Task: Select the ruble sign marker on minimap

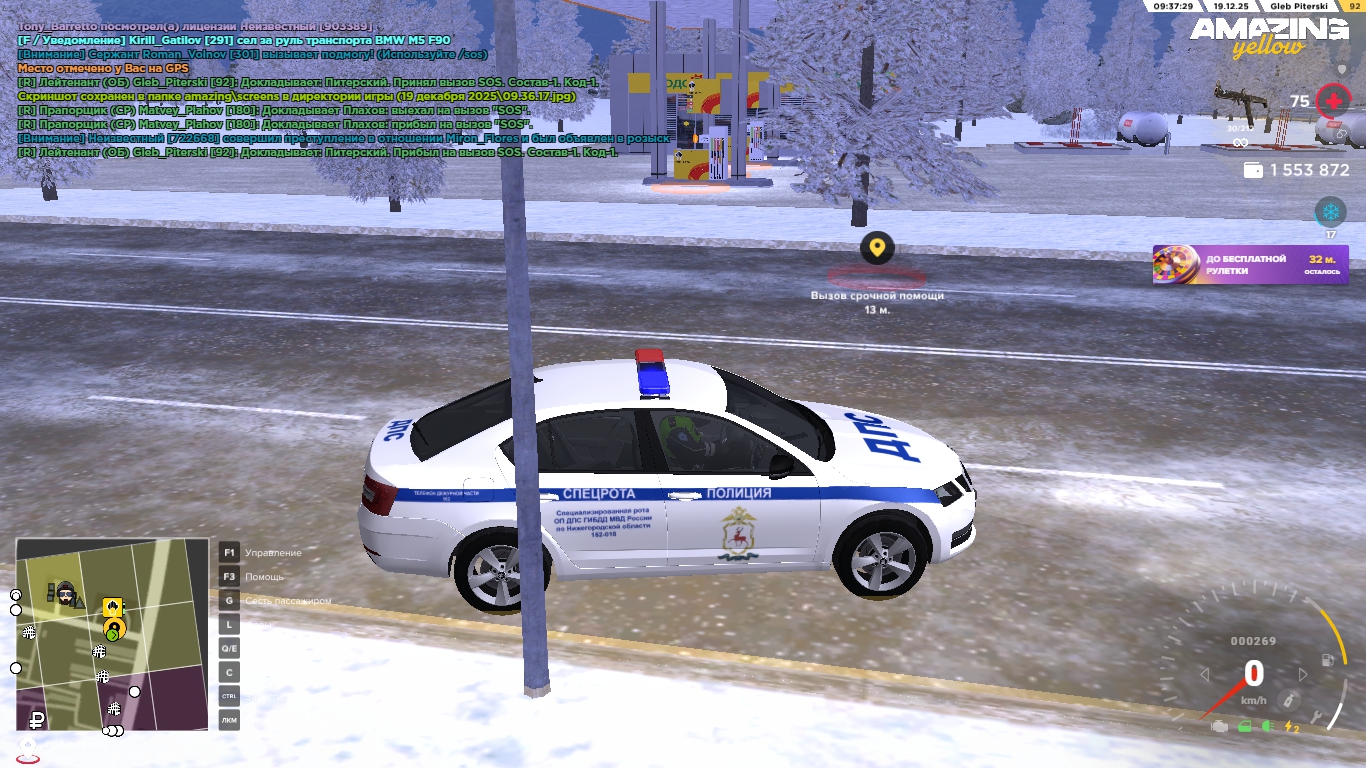Action: click(37, 717)
